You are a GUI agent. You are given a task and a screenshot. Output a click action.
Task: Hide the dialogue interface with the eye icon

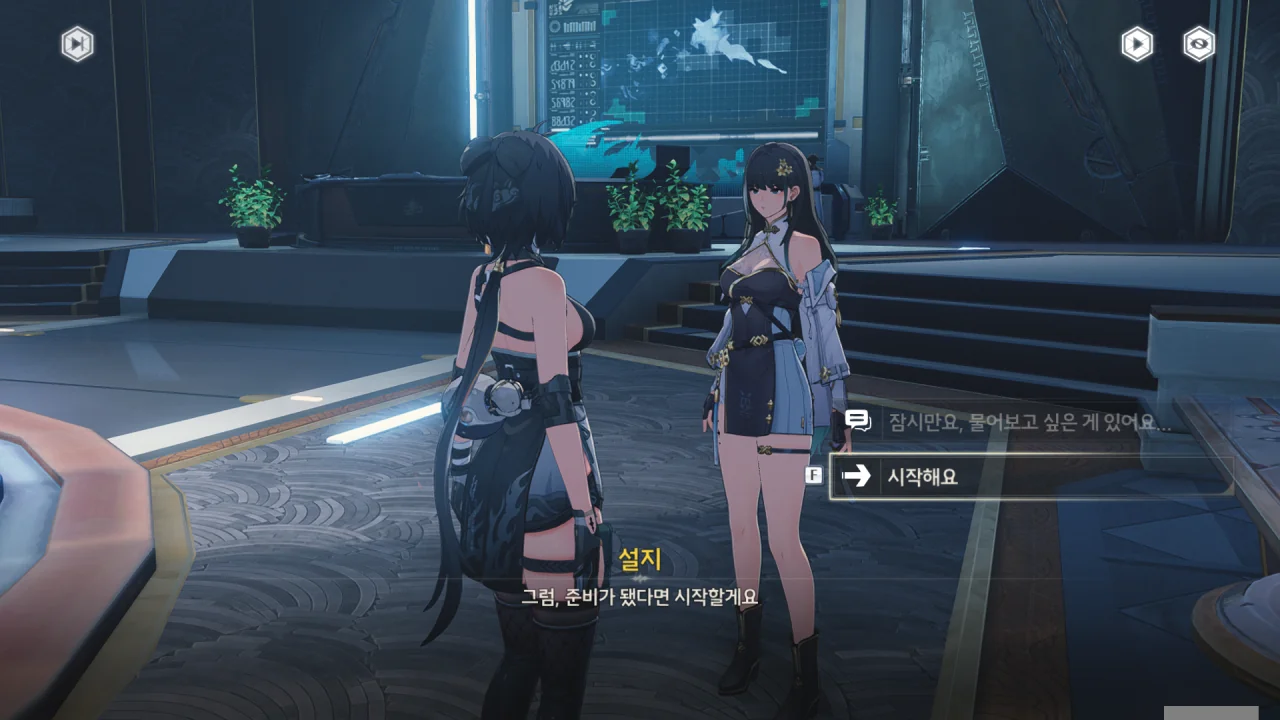pyautogui.click(x=1199, y=44)
